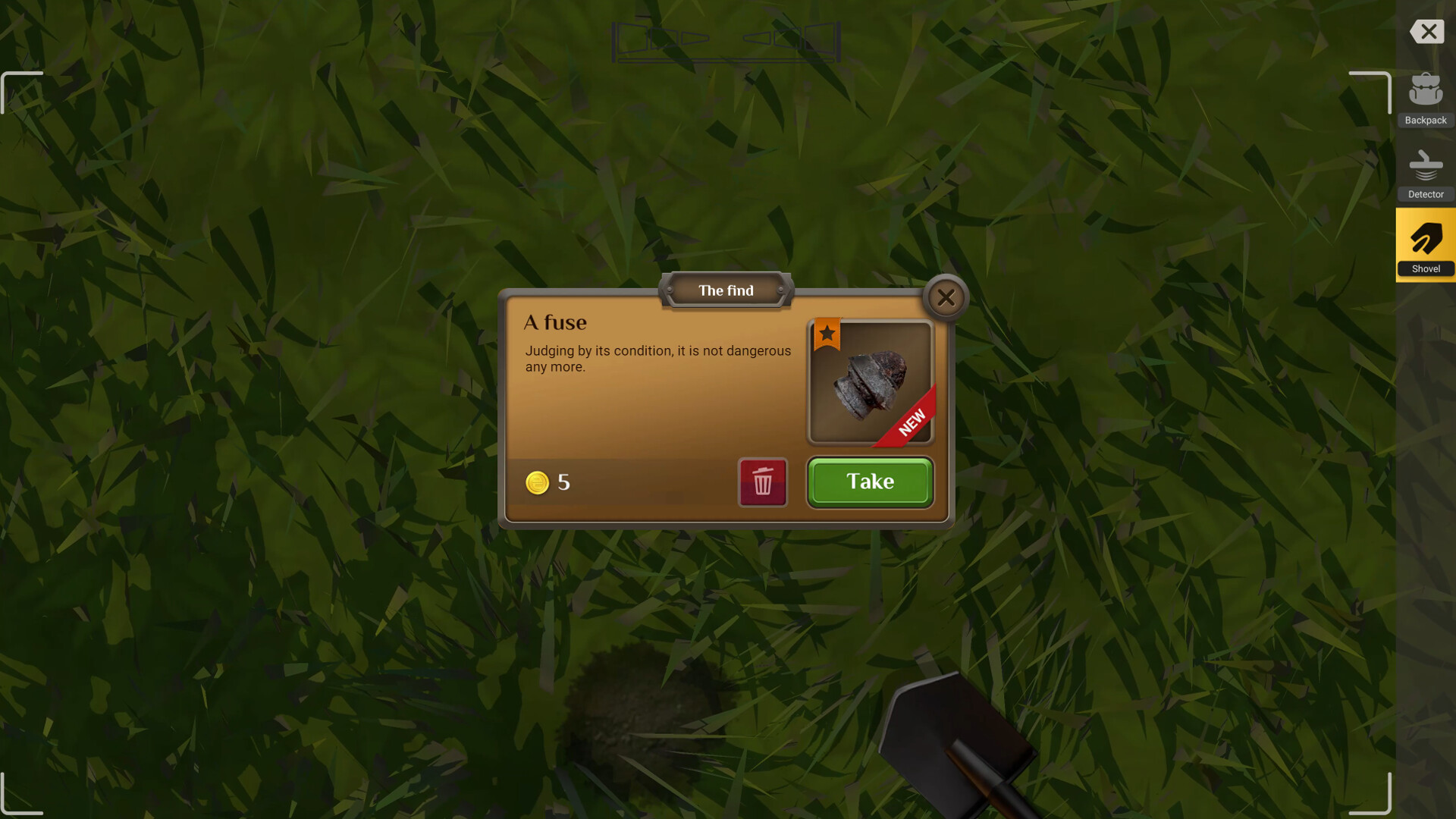Click the Backpack label text
The image size is (1456, 819).
click(x=1426, y=120)
